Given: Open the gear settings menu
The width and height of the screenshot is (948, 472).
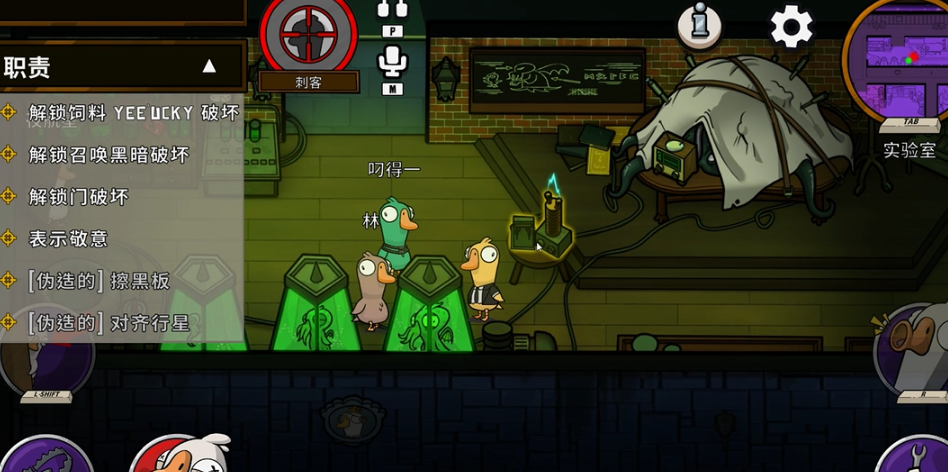Looking at the screenshot, I should pos(791,26).
